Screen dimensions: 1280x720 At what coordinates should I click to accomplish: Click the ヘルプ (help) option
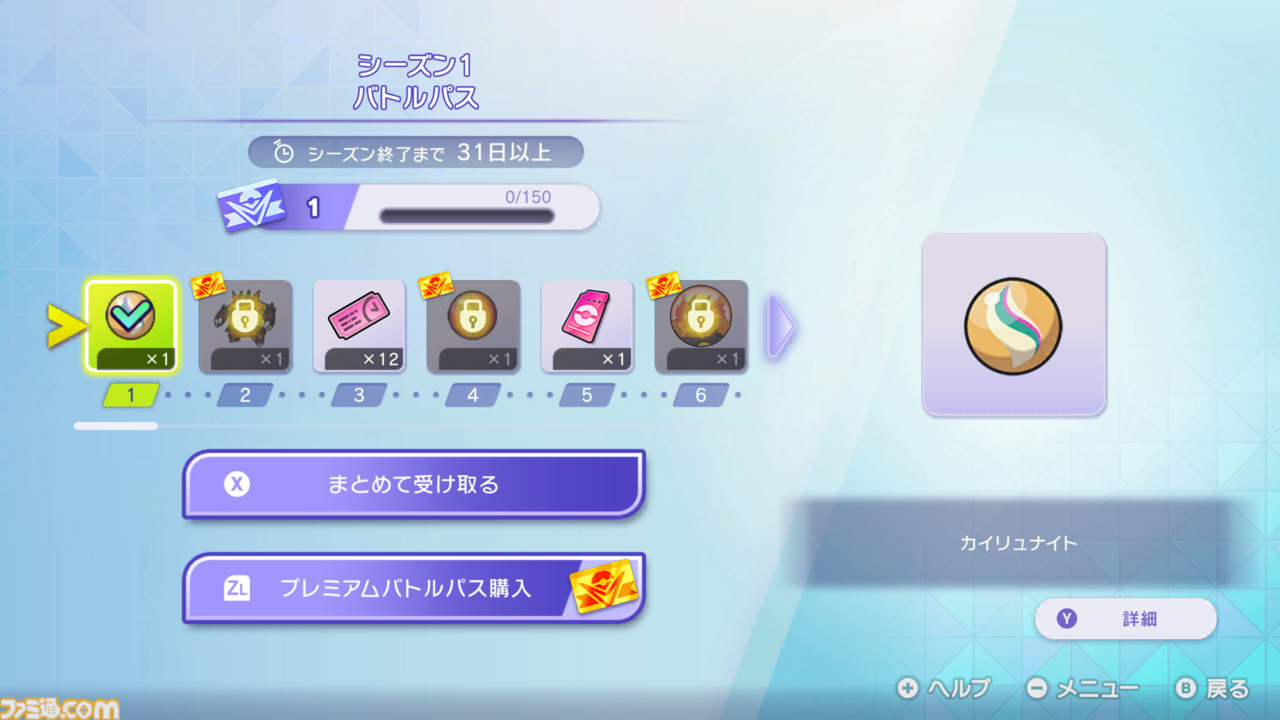point(946,689)
